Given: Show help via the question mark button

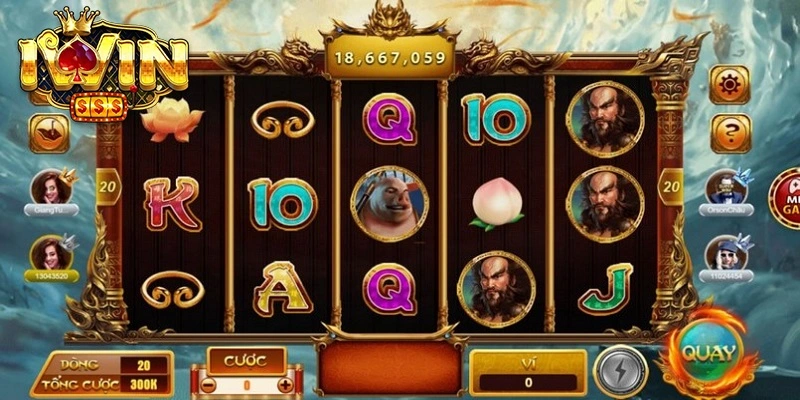Looking at the screenshot, I should click(730, 132).
